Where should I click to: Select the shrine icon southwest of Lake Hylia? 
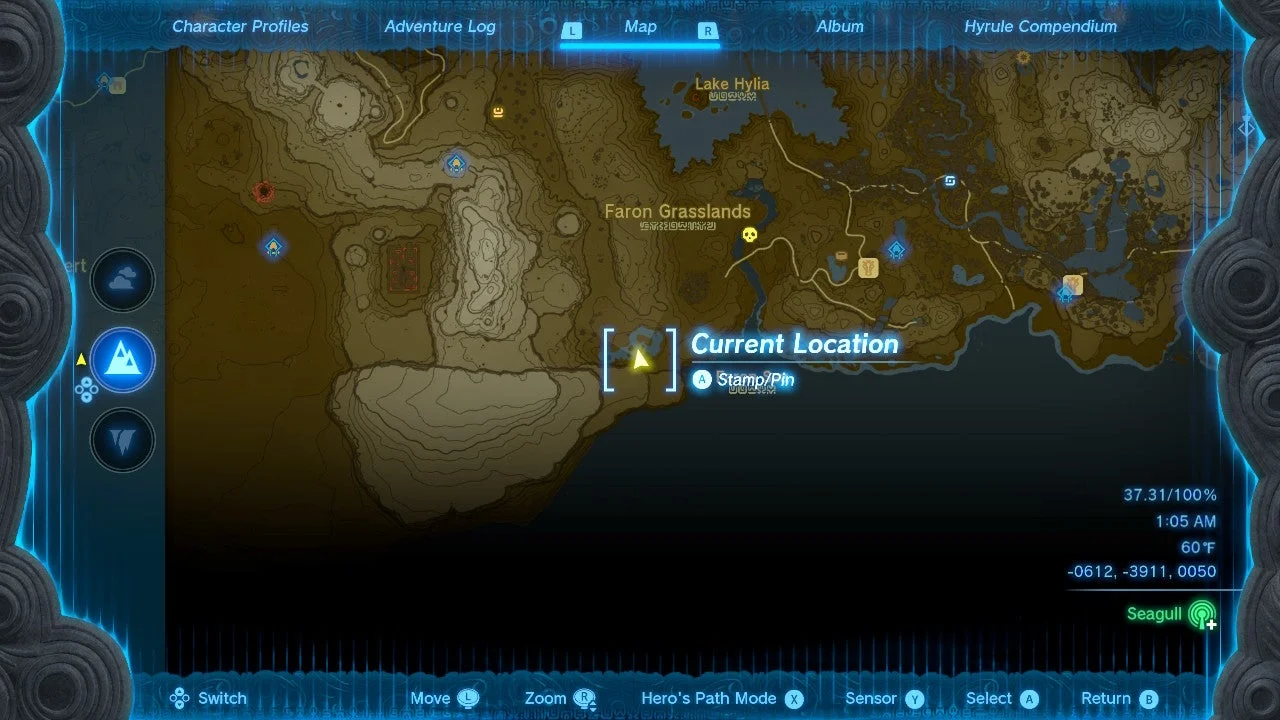point(455,163)
